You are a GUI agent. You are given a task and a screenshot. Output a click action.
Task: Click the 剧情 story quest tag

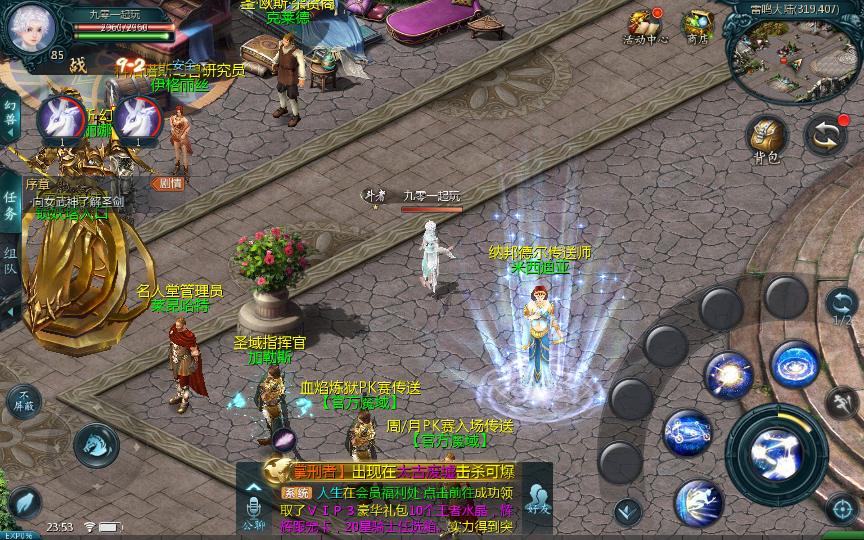(x=167, y=183)
